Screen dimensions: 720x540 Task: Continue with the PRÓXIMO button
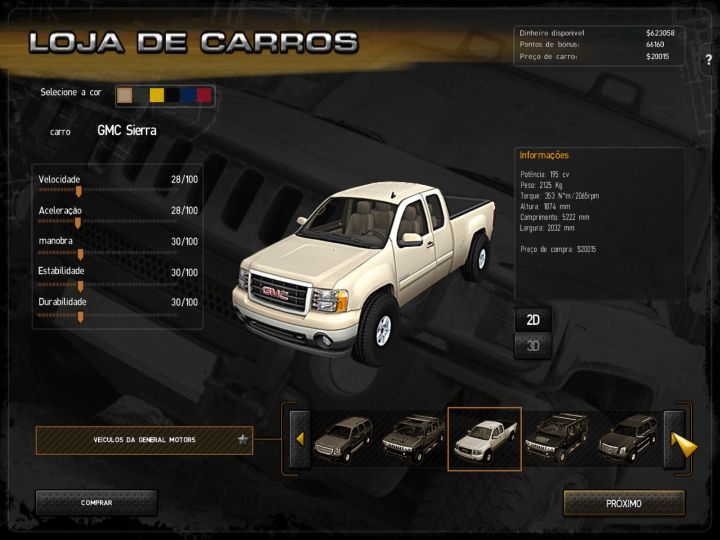[x=624, y=503]
